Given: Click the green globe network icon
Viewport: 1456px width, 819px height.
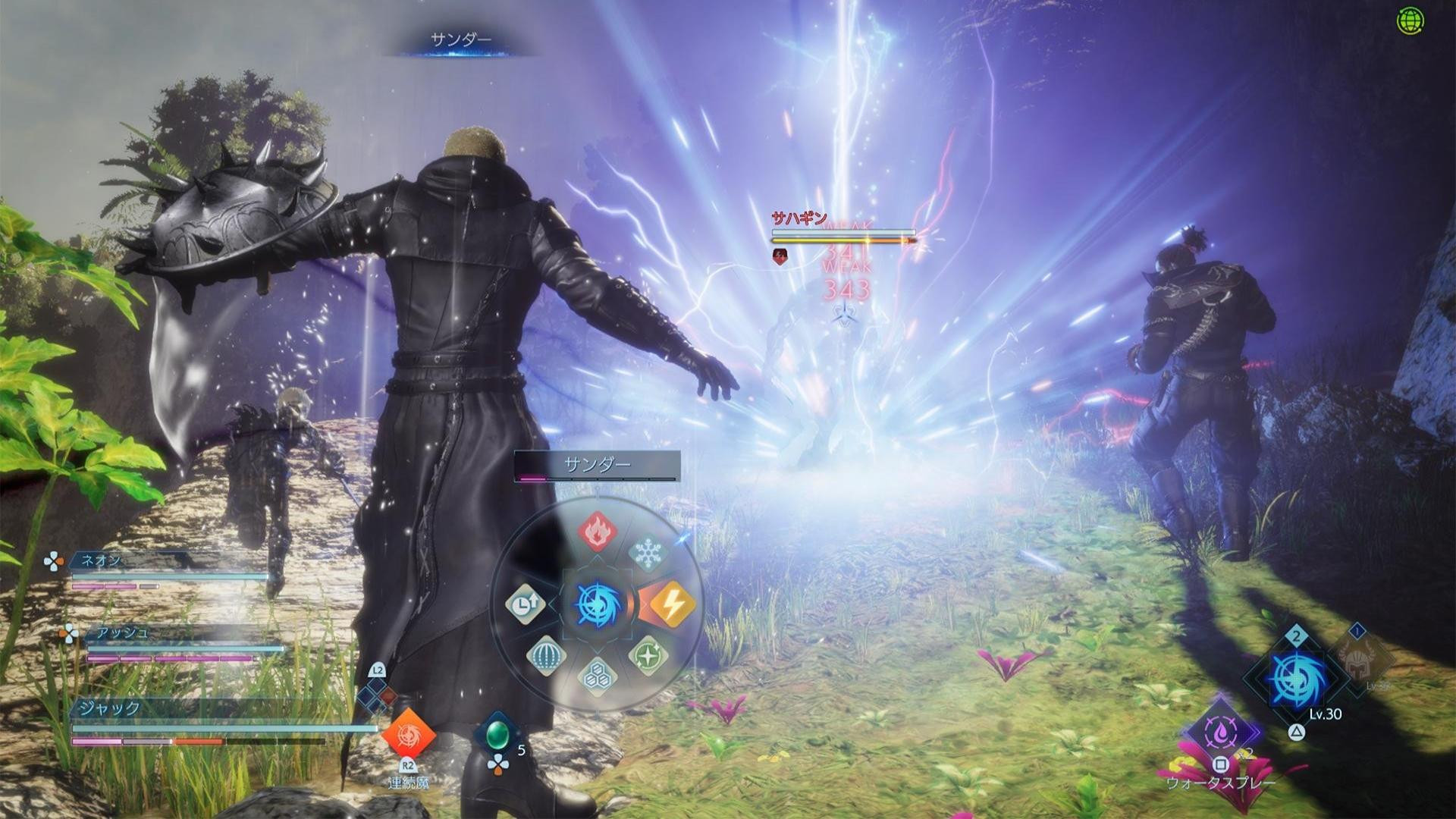Looking at the screenshot, I should click(x=1410, y=21).
